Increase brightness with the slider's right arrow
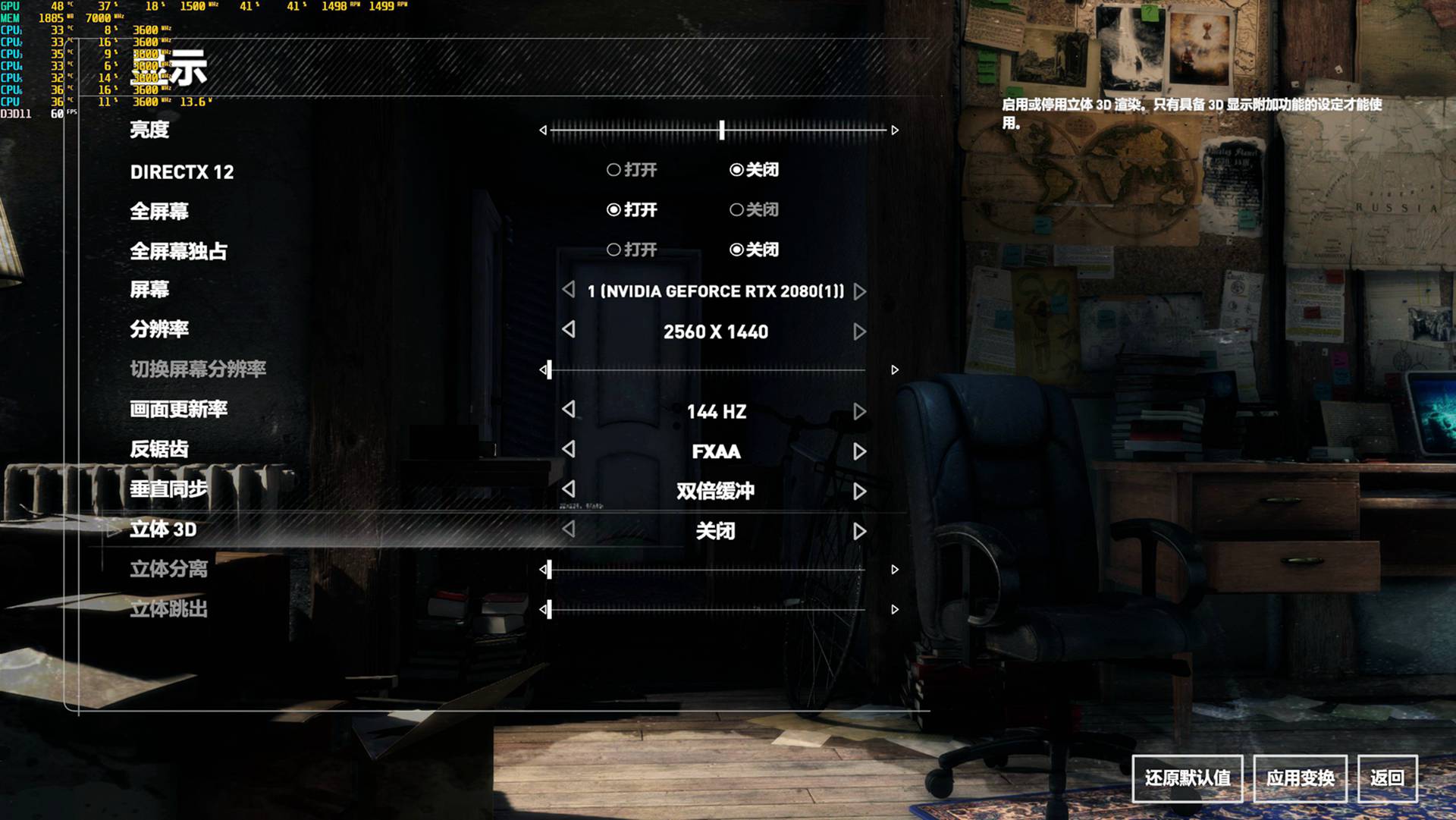Viewport: 1456px width, 820px height. click(895, 130)
